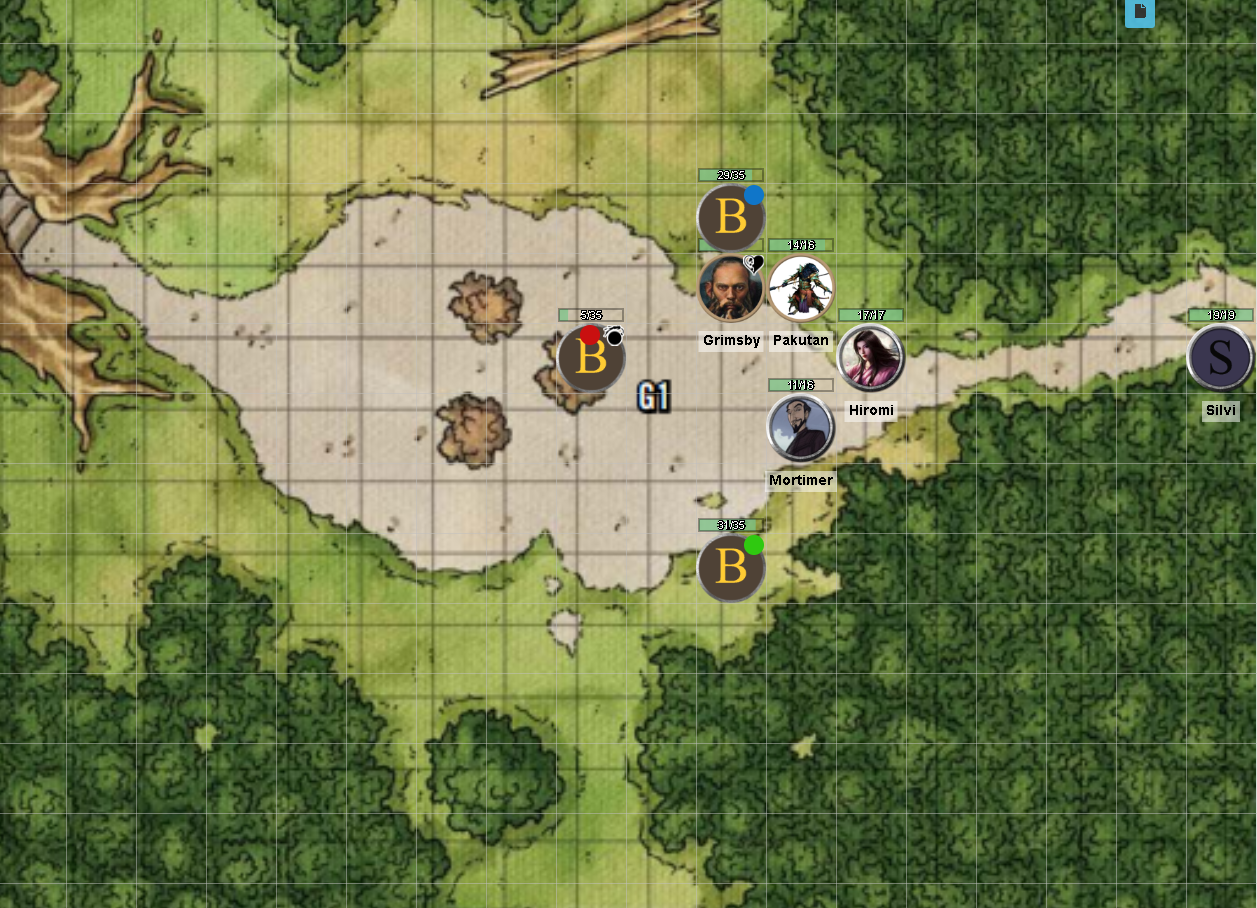Select the B token with red marker
Viewport: 1257px width, 908px height.
pyautogui.click(x=591, y=359)
